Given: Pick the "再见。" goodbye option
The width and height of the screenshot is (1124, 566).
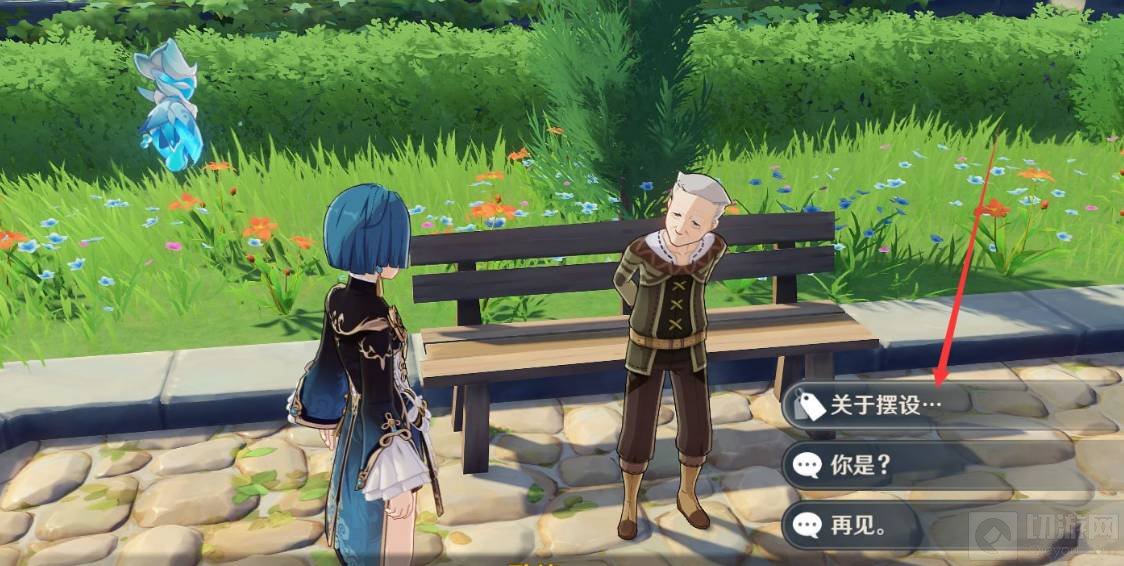Looking at the screenshot, I should point(860,523).
